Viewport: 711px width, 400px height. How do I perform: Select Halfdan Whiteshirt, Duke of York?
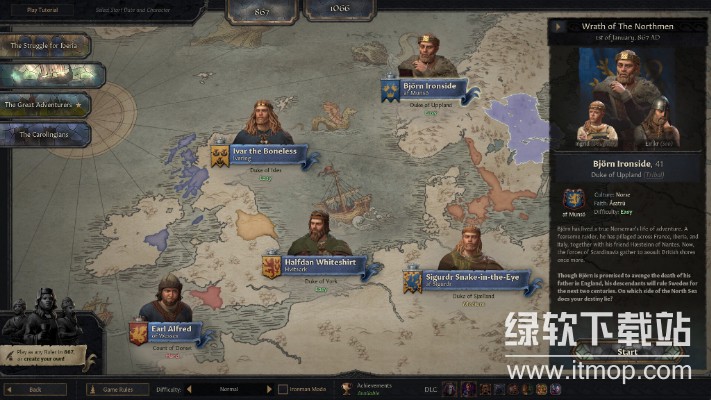314,263
